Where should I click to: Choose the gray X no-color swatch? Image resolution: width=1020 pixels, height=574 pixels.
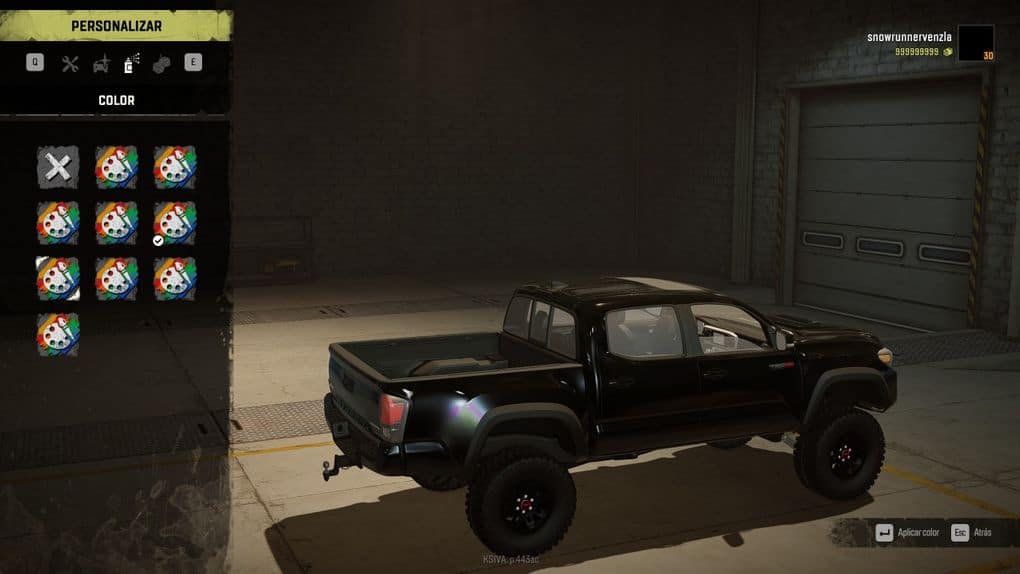pyautogui.click(x=58, y=167)
